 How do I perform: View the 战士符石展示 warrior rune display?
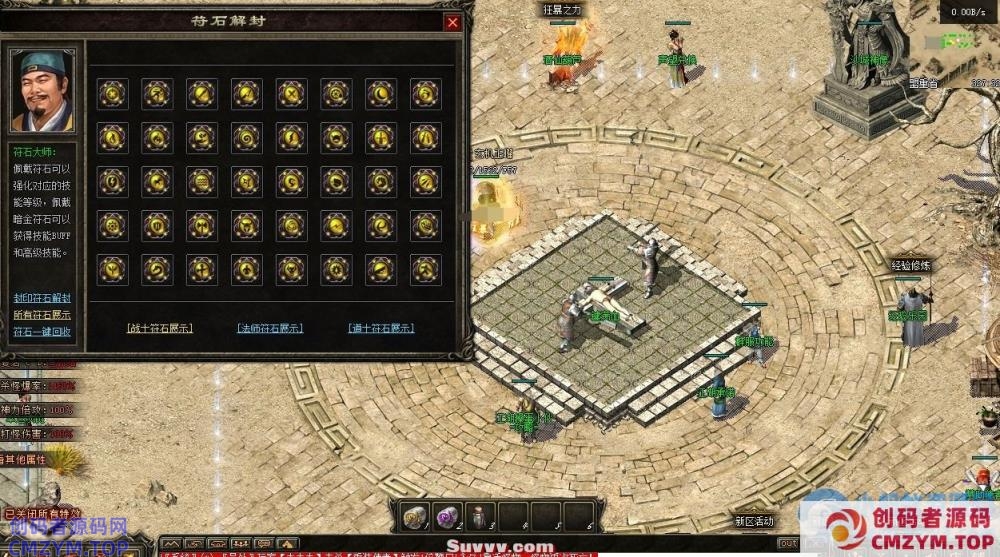point(160,328)
